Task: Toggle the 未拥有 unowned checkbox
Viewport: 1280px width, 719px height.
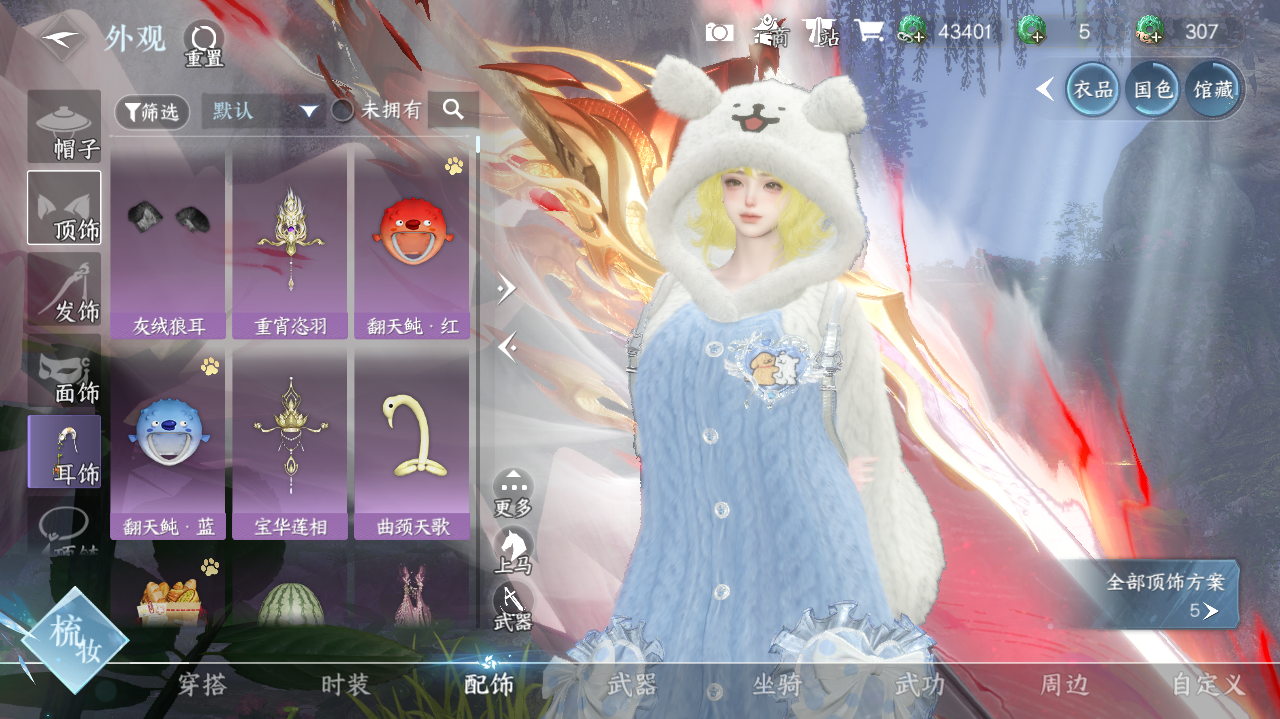Action: tap(343, 111)
